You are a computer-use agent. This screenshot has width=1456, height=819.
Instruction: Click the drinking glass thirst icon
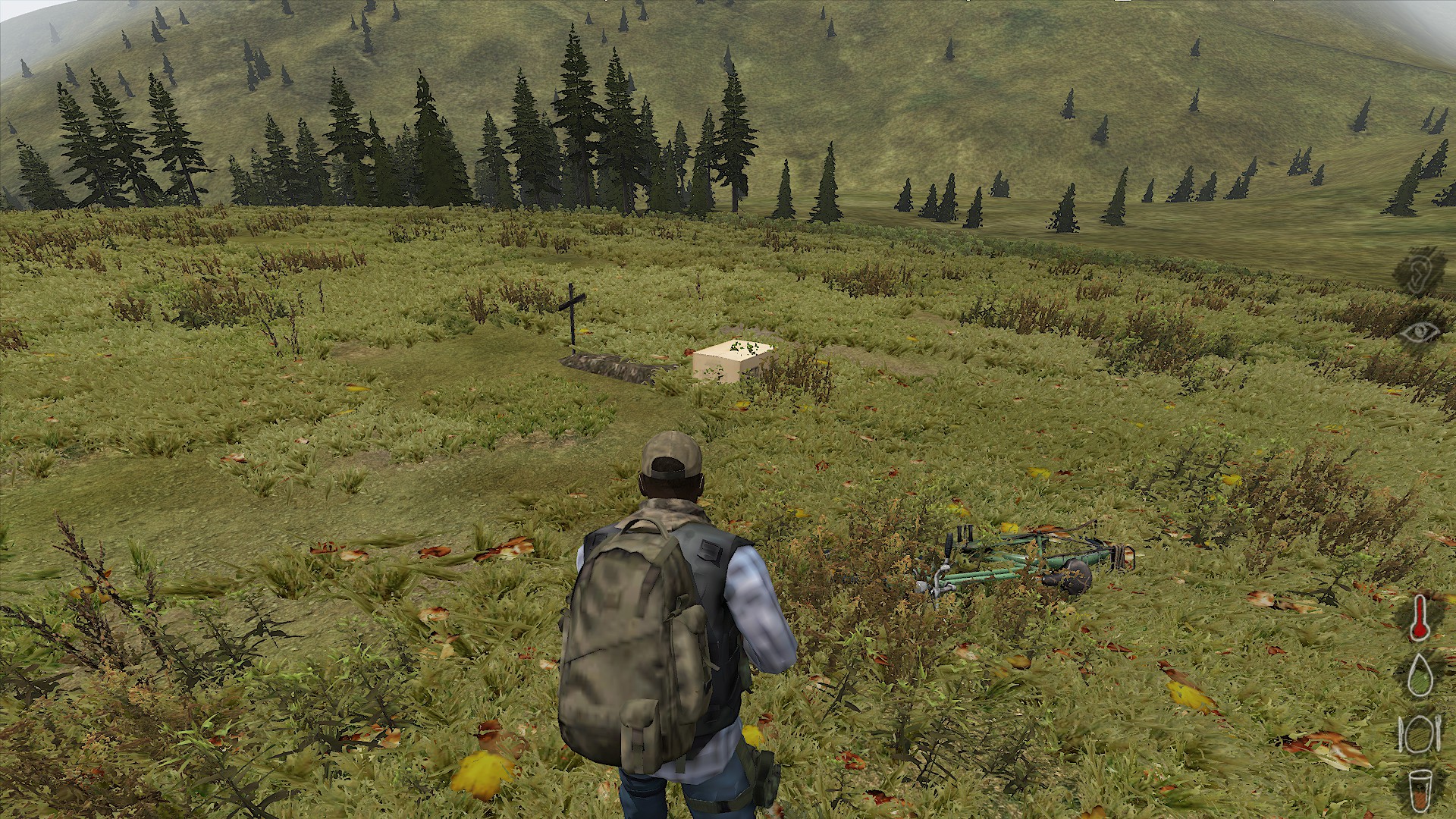coord(1418,792)
